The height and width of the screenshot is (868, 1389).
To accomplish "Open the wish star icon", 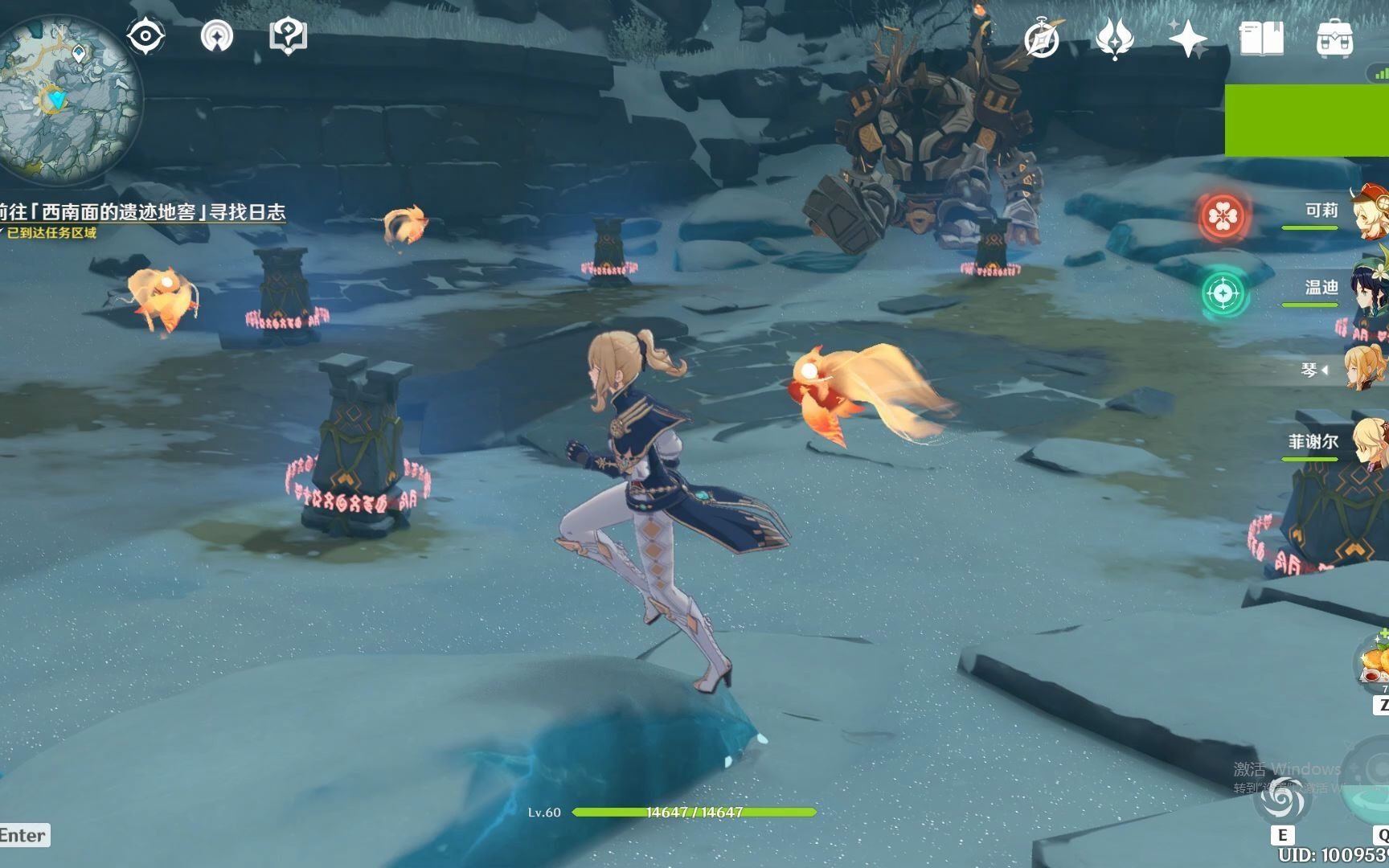I will (1187, 39).
